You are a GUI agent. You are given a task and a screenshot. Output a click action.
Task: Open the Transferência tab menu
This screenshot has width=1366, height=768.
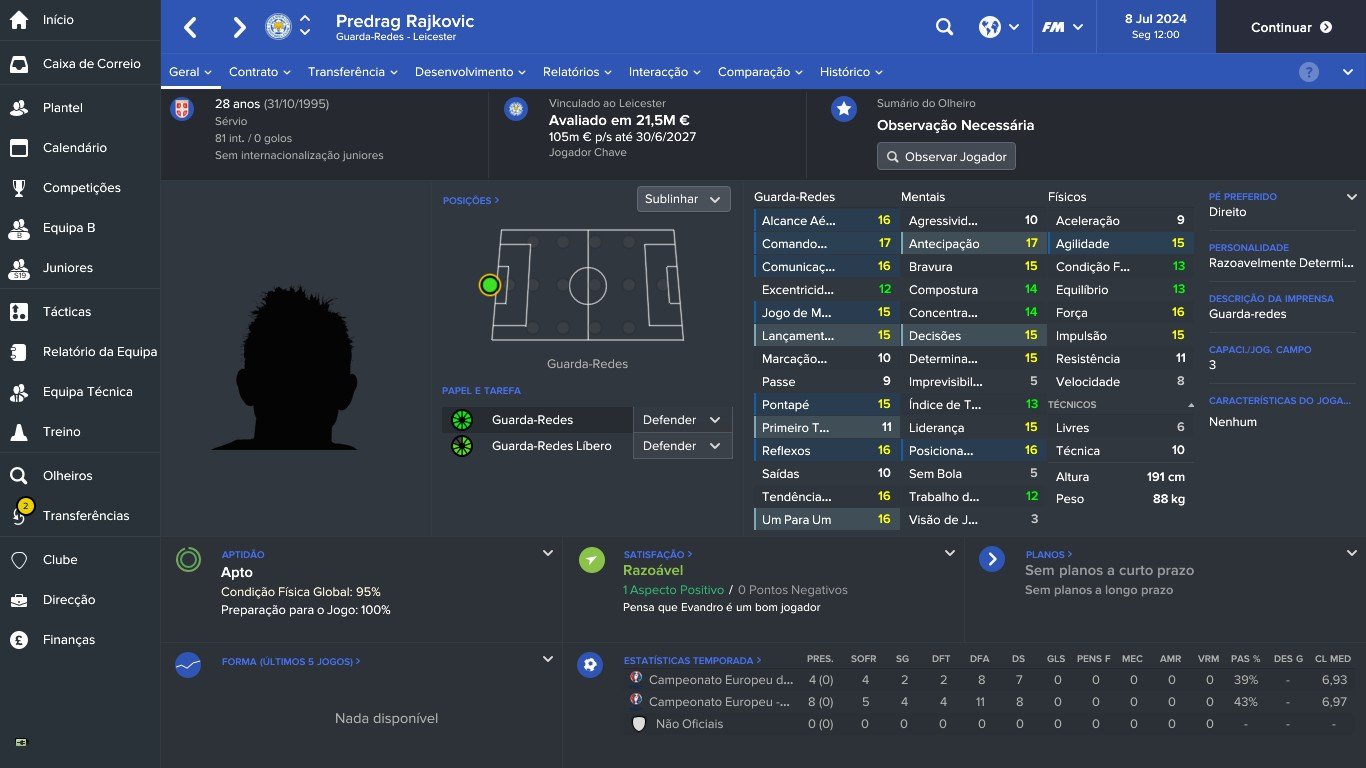pos(352,72)
